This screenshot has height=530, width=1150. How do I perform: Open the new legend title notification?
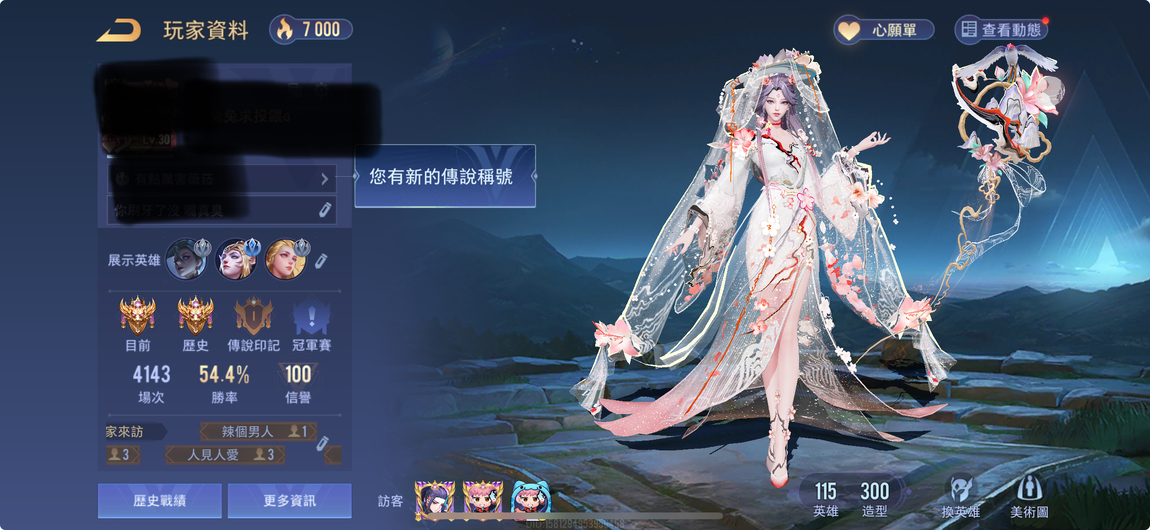point(445,176)
